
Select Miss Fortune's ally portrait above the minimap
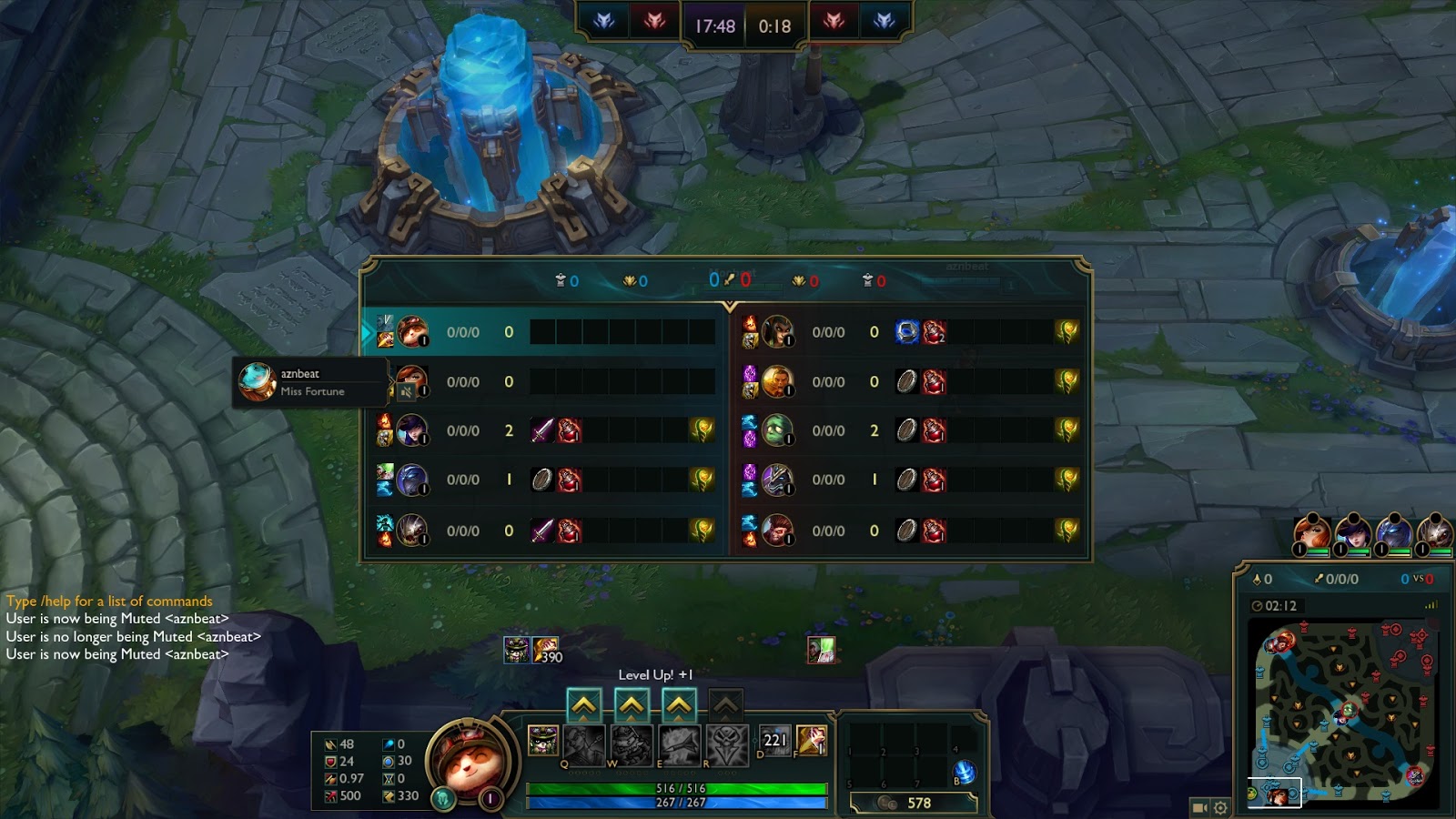pos(1311,532)
